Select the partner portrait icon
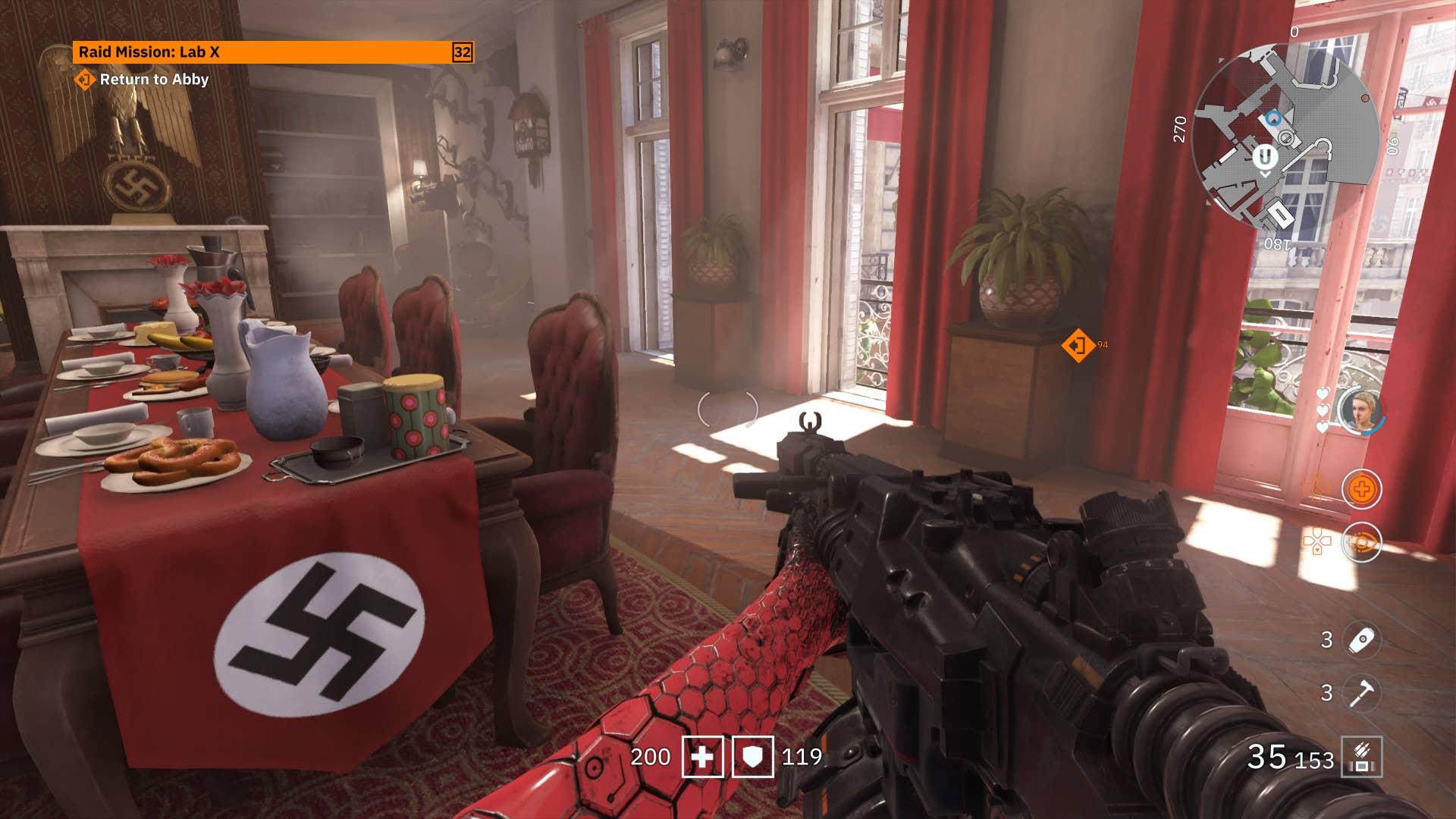The width and height of the screenshot is (1456, 819). pyautogui.click(x=1360, y=411)
